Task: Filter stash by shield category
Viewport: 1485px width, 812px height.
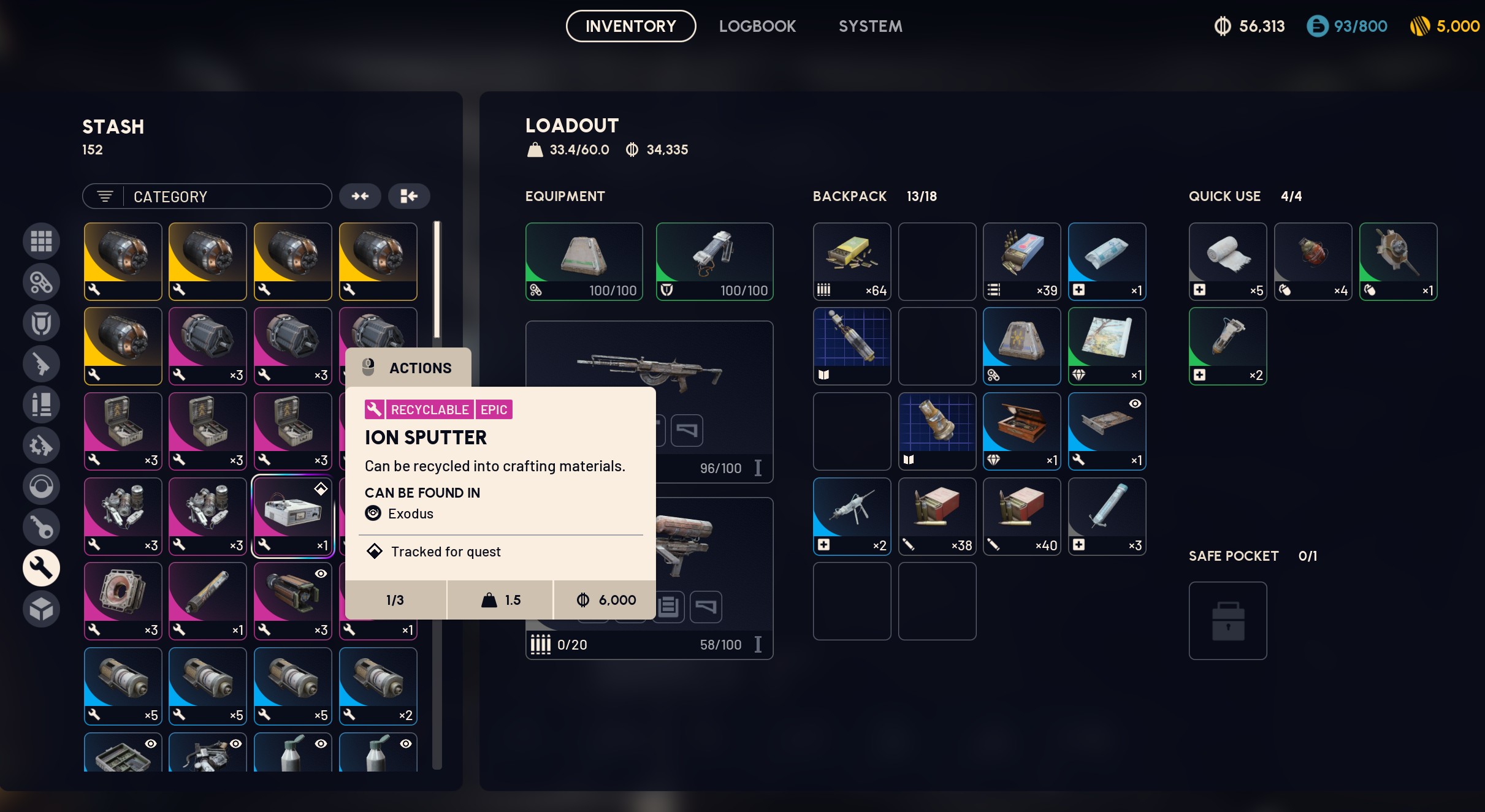Action: coord(41,323)
